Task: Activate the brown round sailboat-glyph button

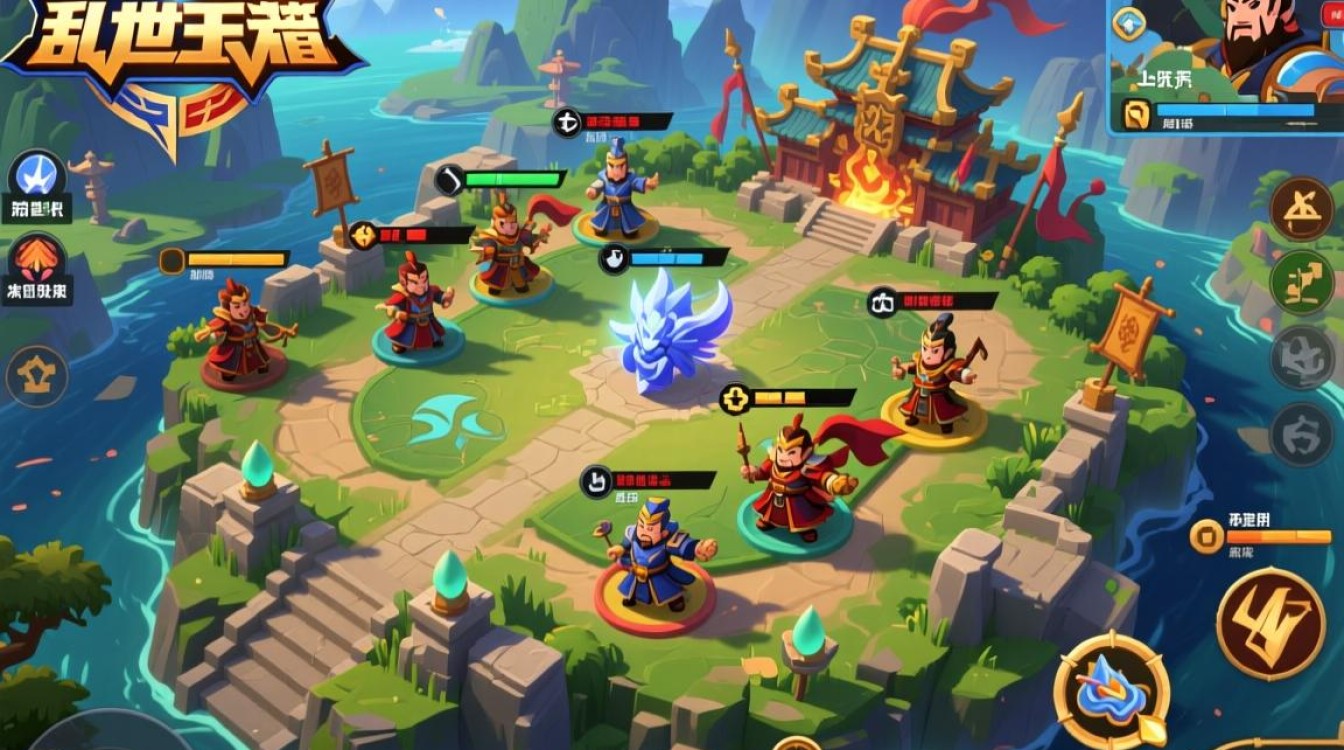Action: [1301, 208]
